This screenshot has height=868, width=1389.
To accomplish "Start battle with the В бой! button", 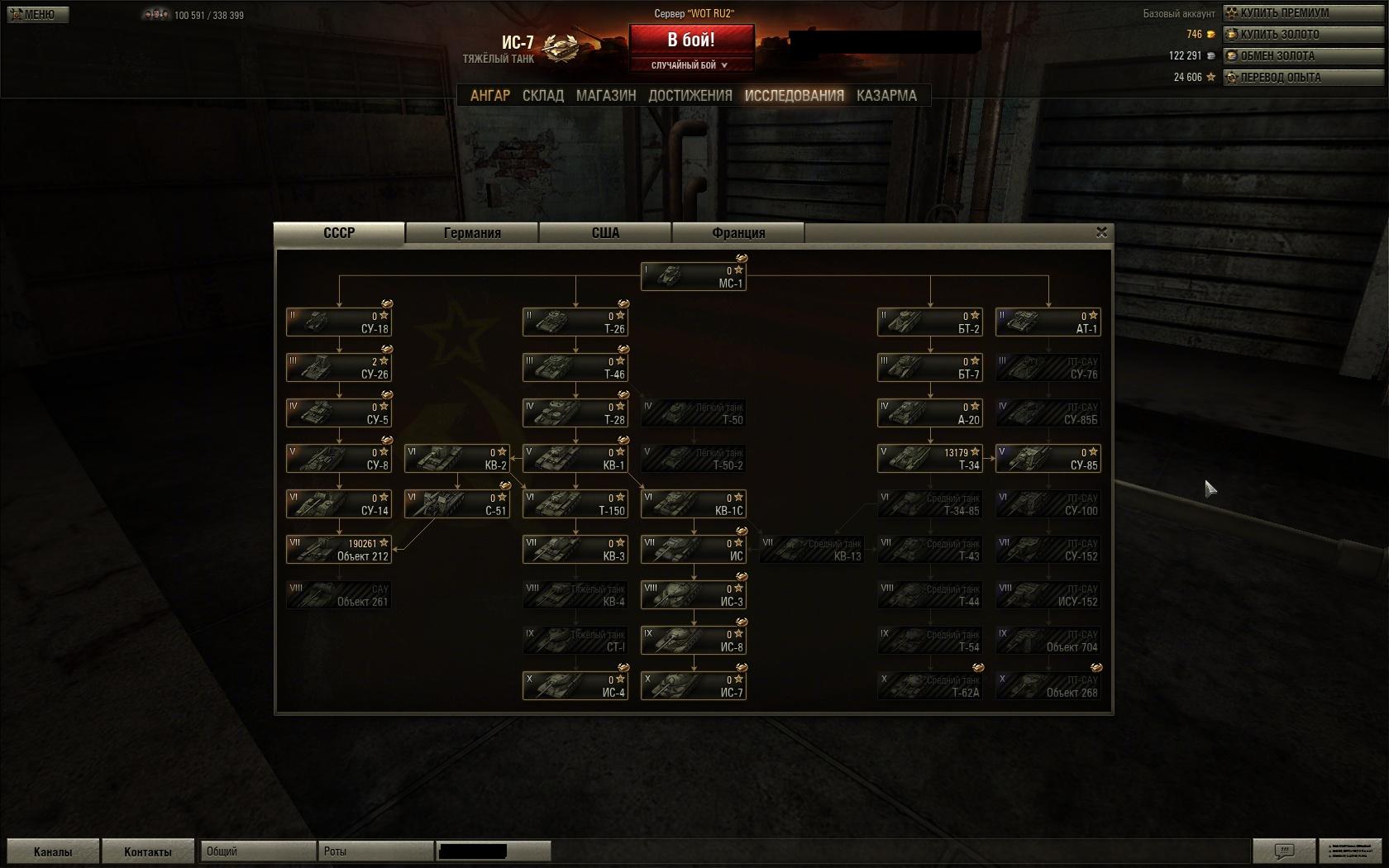I will tap(691, 40).
